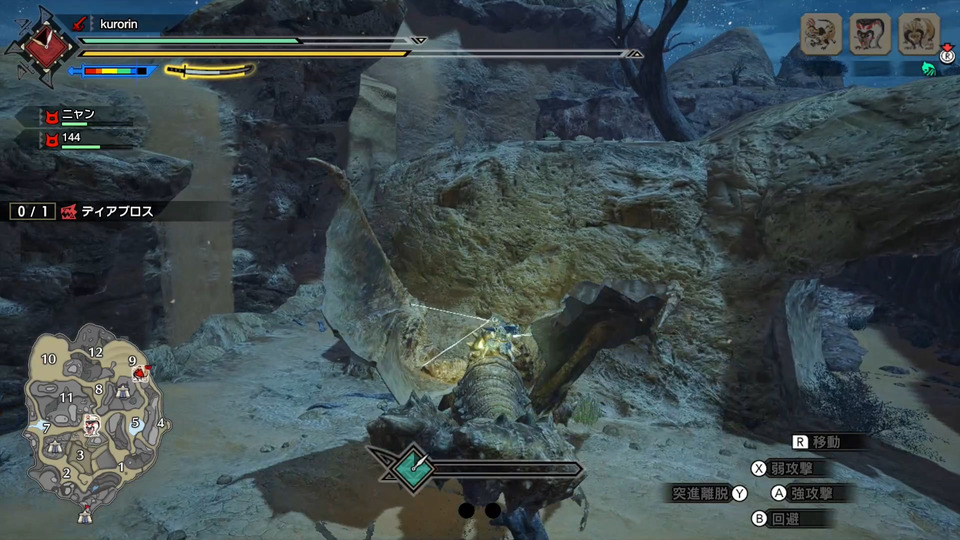
Task: Click the monster marker in map area 9
Action: [x=141, y=373]
